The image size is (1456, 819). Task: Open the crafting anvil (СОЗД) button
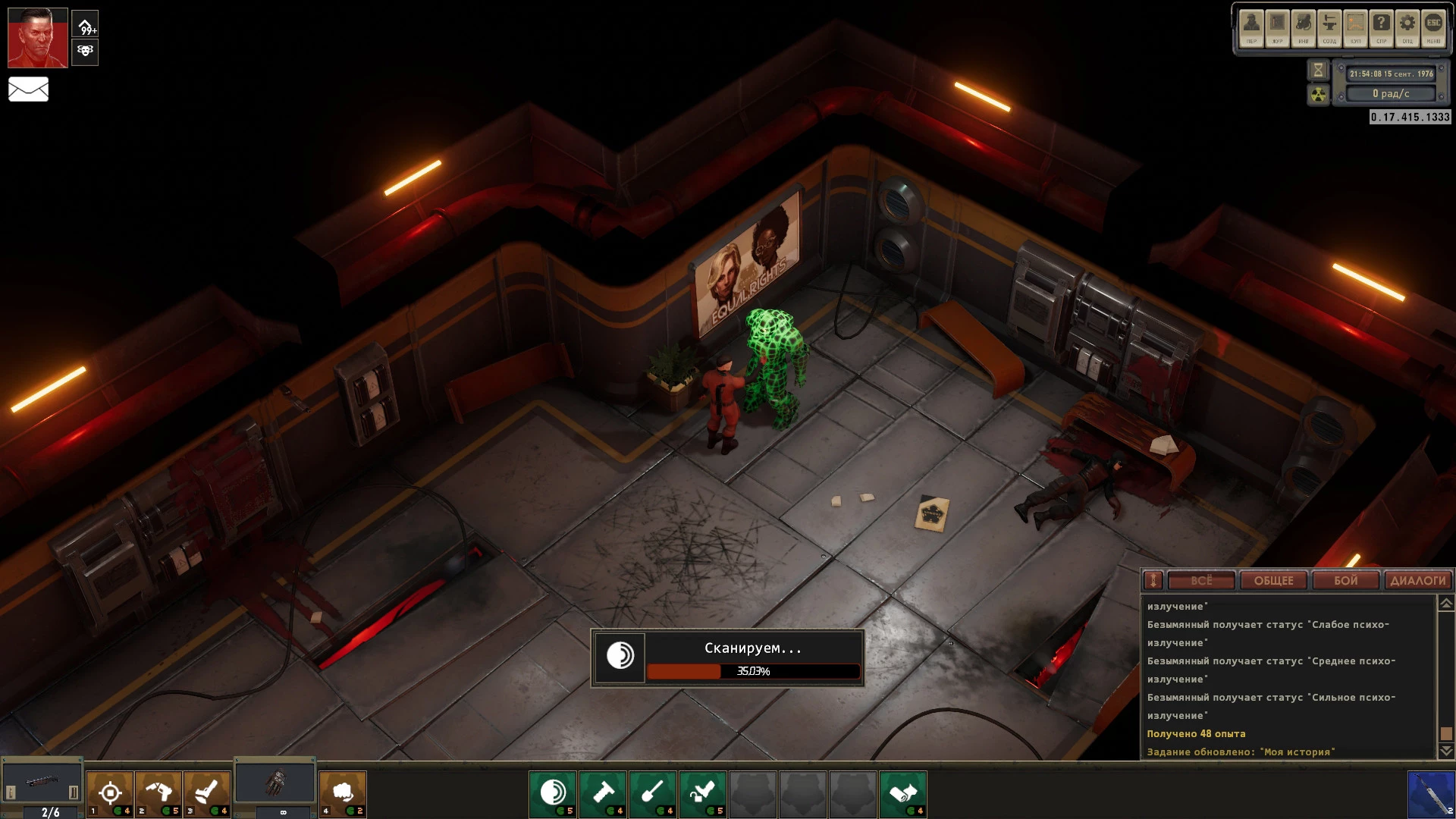pyautogui.click(x=1329, y=28)
